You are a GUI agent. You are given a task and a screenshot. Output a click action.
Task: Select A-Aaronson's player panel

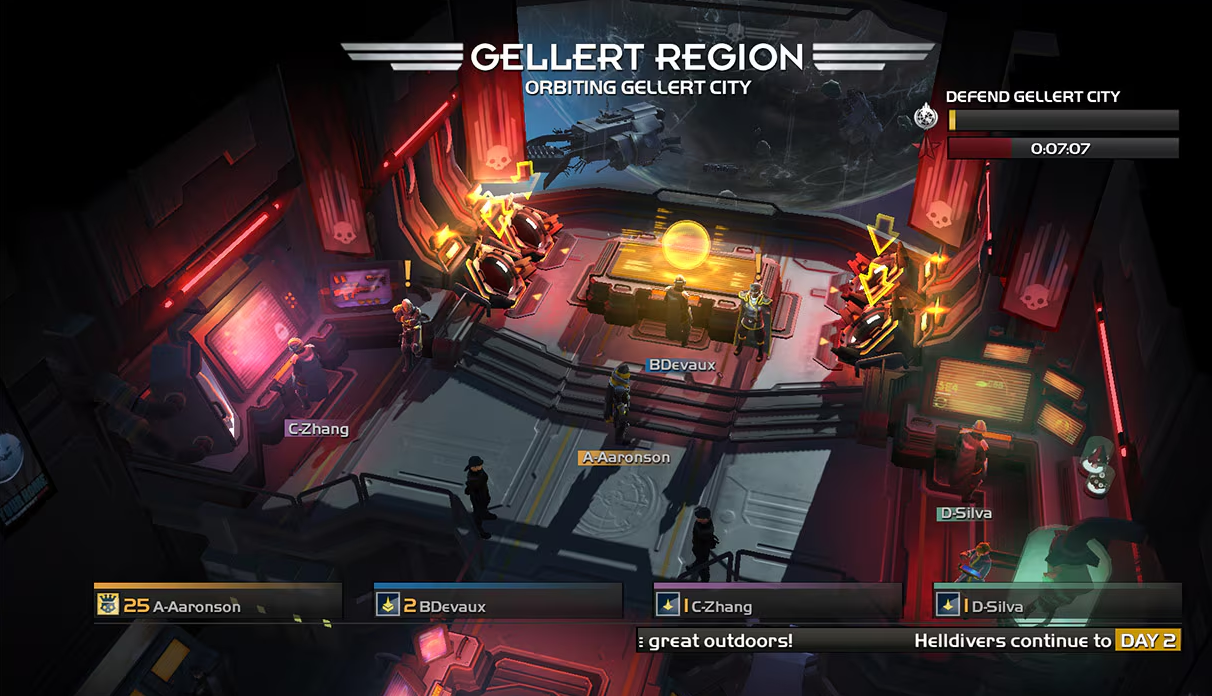pyautogui.click(x=217, y=604)
